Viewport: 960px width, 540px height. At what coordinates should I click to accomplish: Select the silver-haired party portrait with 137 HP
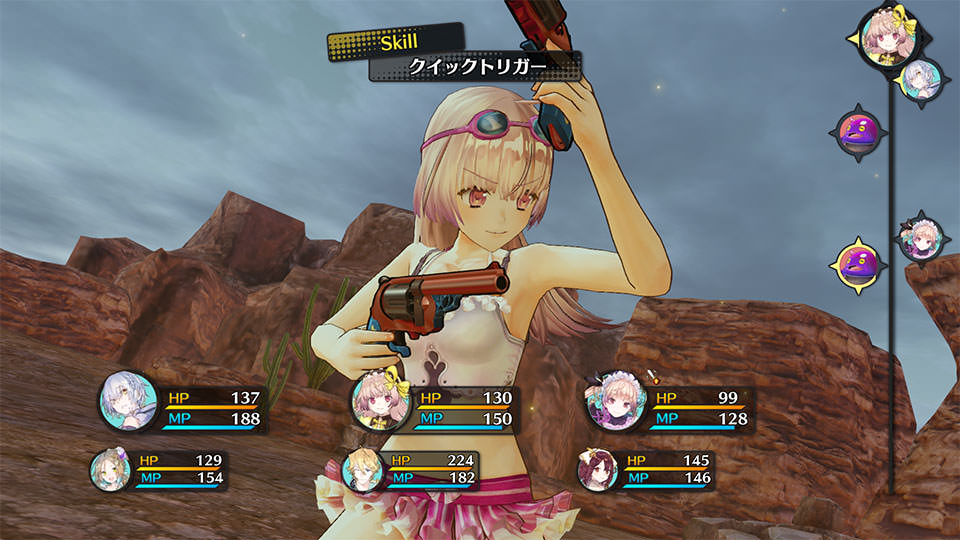pos(127,403)
